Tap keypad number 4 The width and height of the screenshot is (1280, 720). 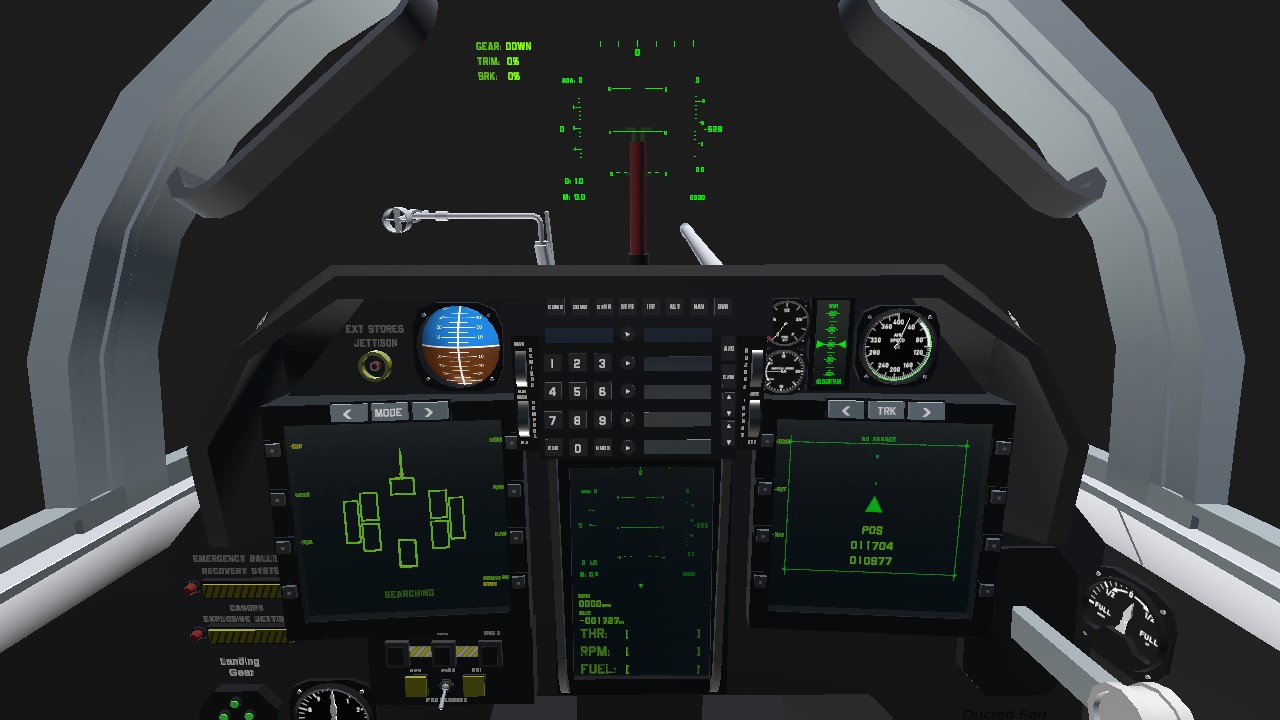[x=553, y=392]
